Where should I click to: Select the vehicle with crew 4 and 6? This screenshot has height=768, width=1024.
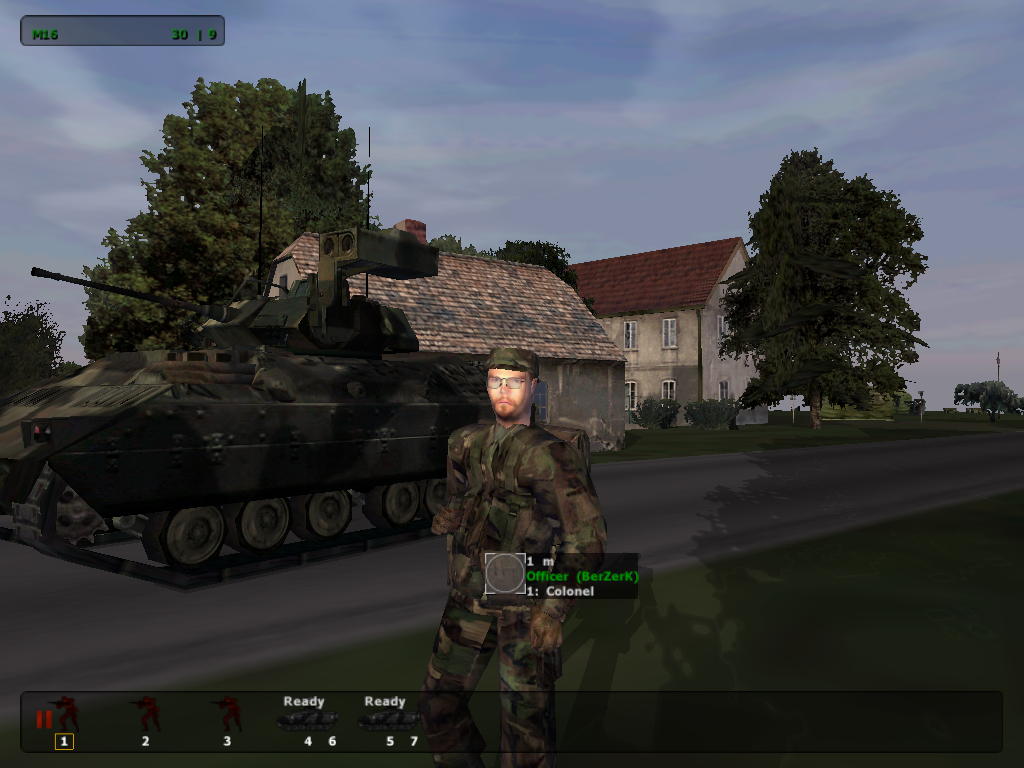307,720
